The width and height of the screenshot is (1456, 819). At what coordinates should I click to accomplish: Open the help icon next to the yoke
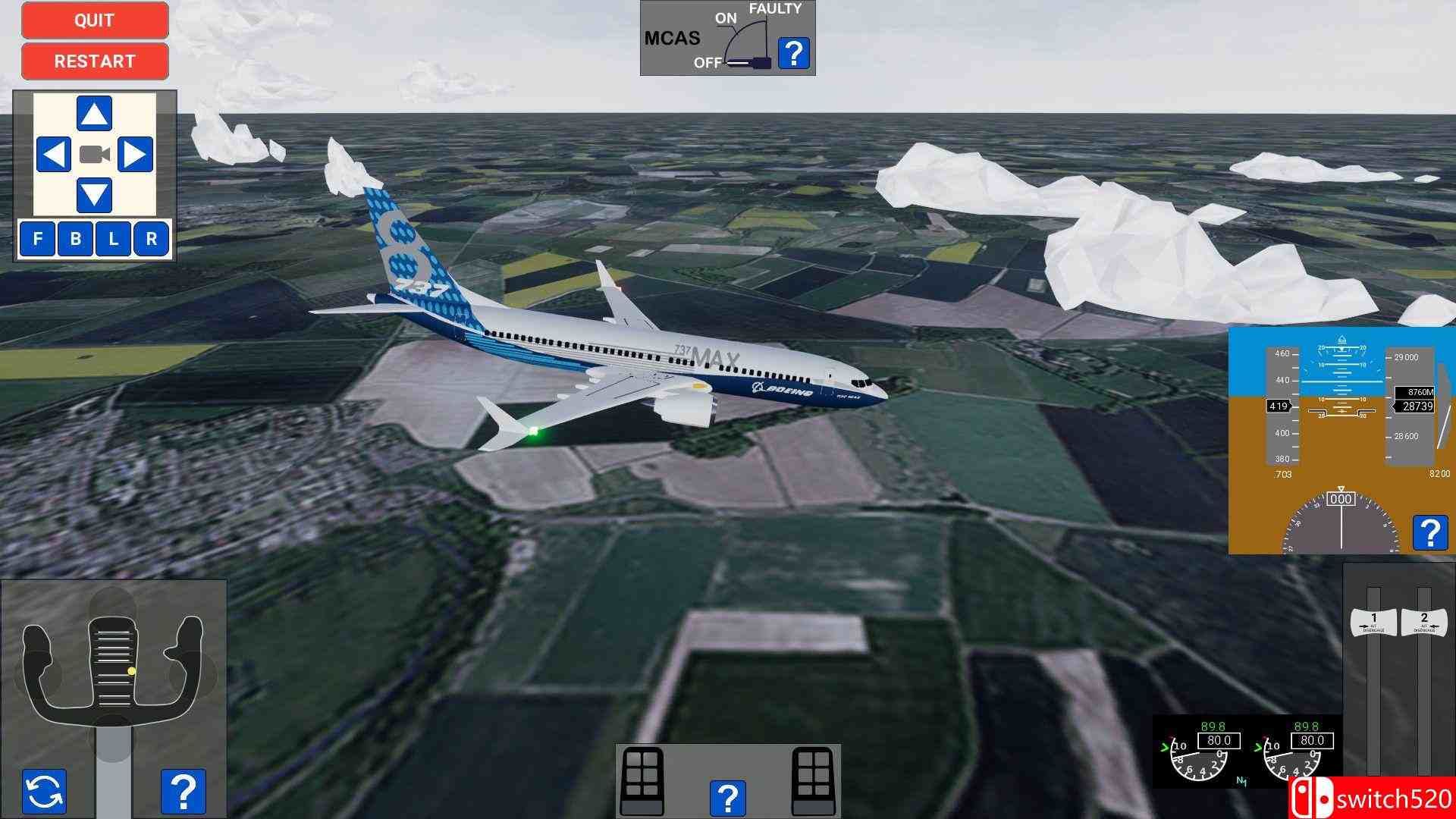coord(182,789)
